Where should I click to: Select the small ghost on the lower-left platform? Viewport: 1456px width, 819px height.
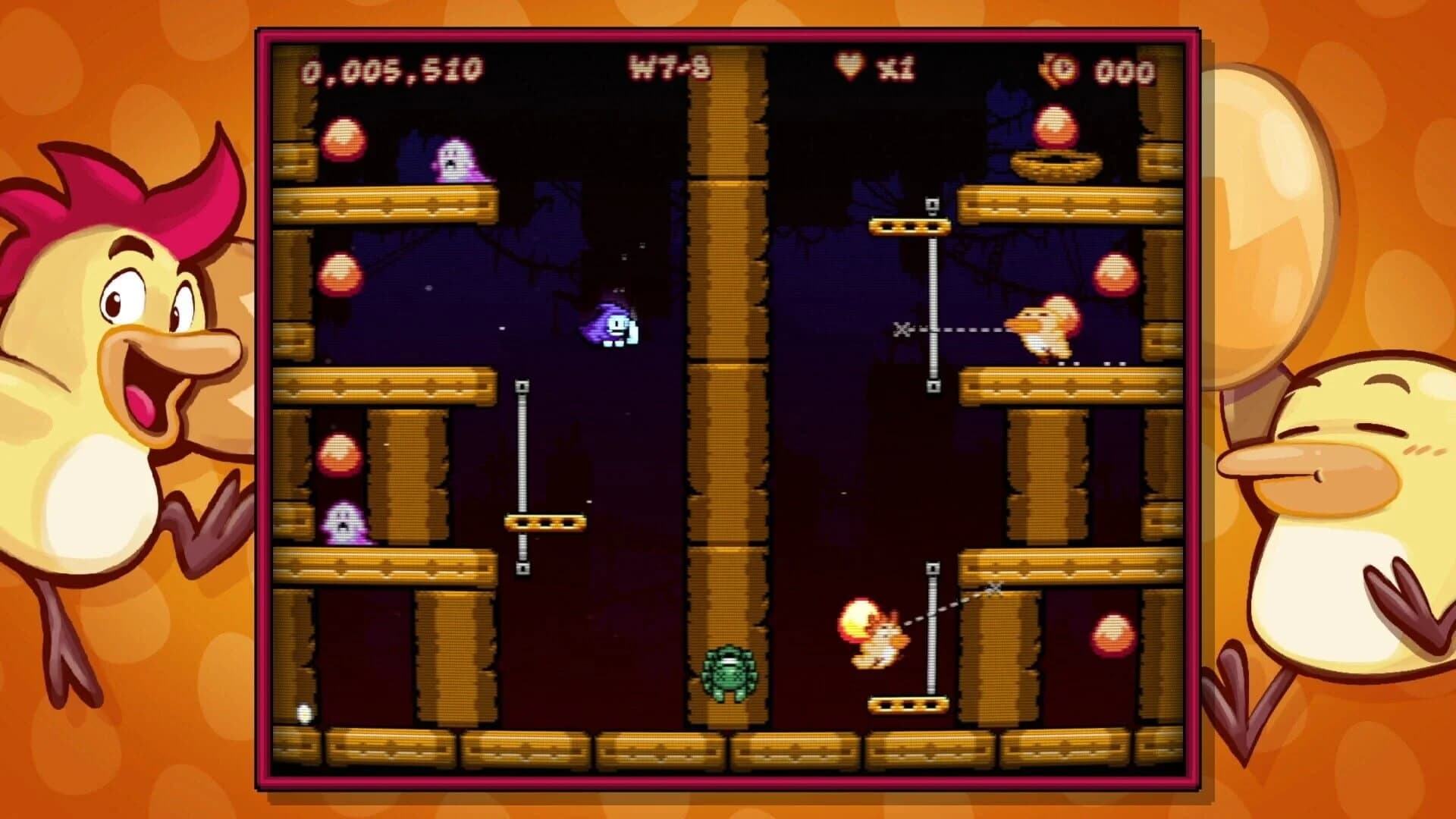pyautogui.click(x=344, y=523)
